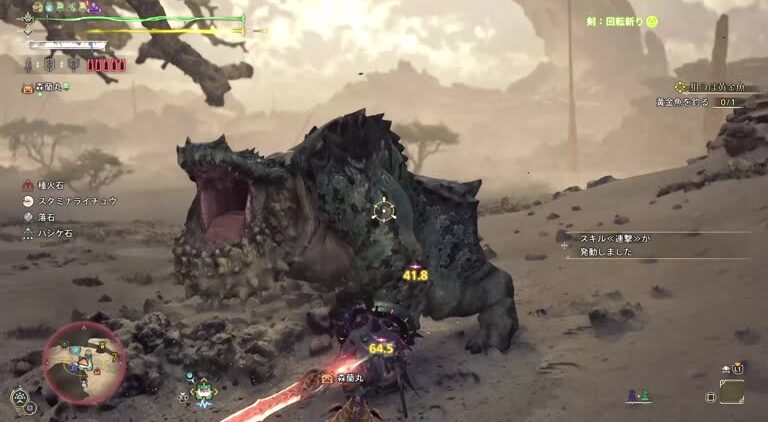
Task: Pick ハシケ石 from the nearby items list
Action: (54, 233)
